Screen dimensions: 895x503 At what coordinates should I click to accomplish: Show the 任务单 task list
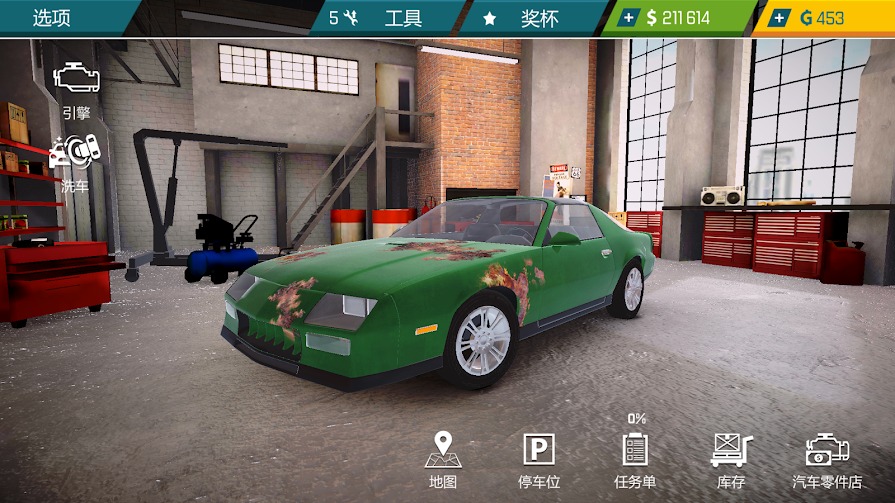tap(635, 459)
